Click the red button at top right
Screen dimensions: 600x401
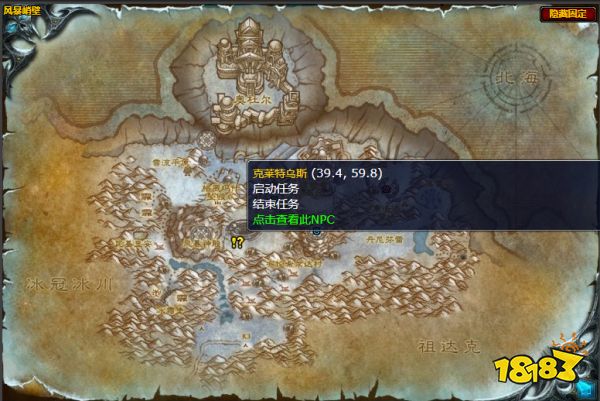pos(564,13)
